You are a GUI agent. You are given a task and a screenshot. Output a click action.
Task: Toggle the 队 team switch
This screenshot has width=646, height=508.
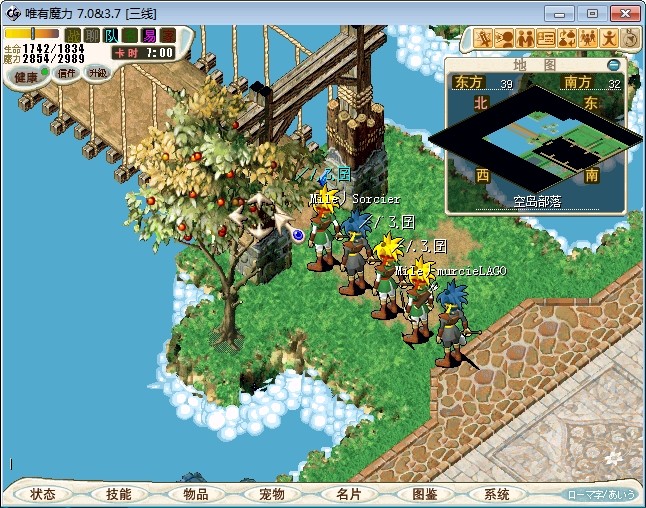110,36
